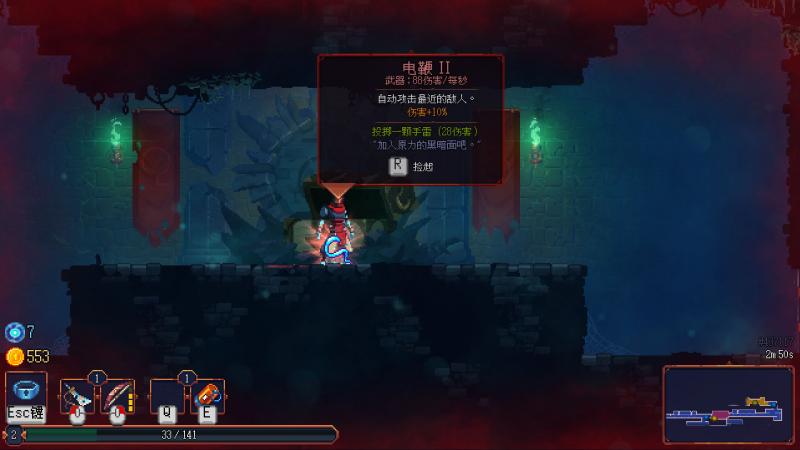Select the dagger weapon slot
800x450 pixels.
[77, 396]
